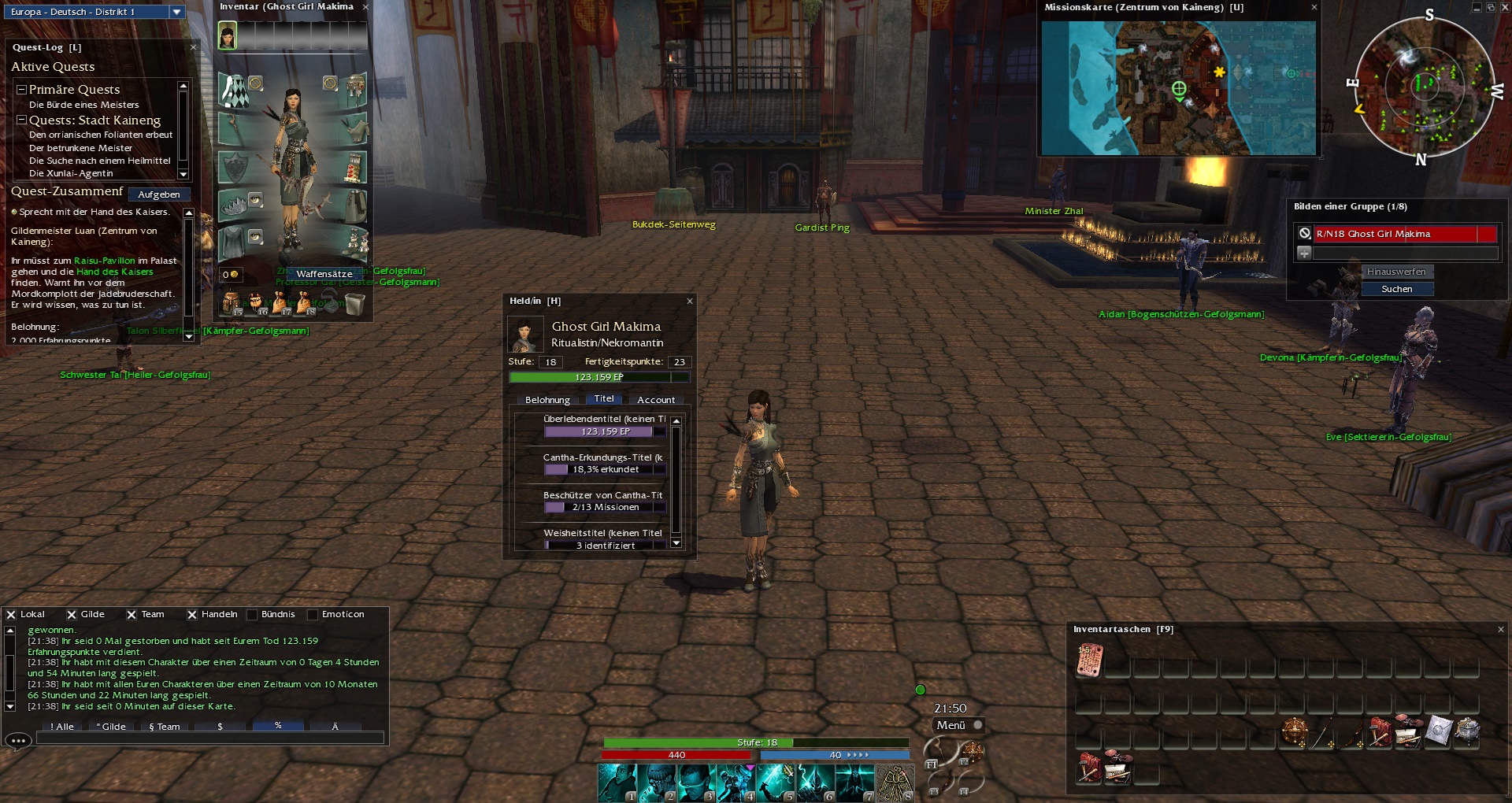Select quest Der betrunkene Meister

click(80, 148)
